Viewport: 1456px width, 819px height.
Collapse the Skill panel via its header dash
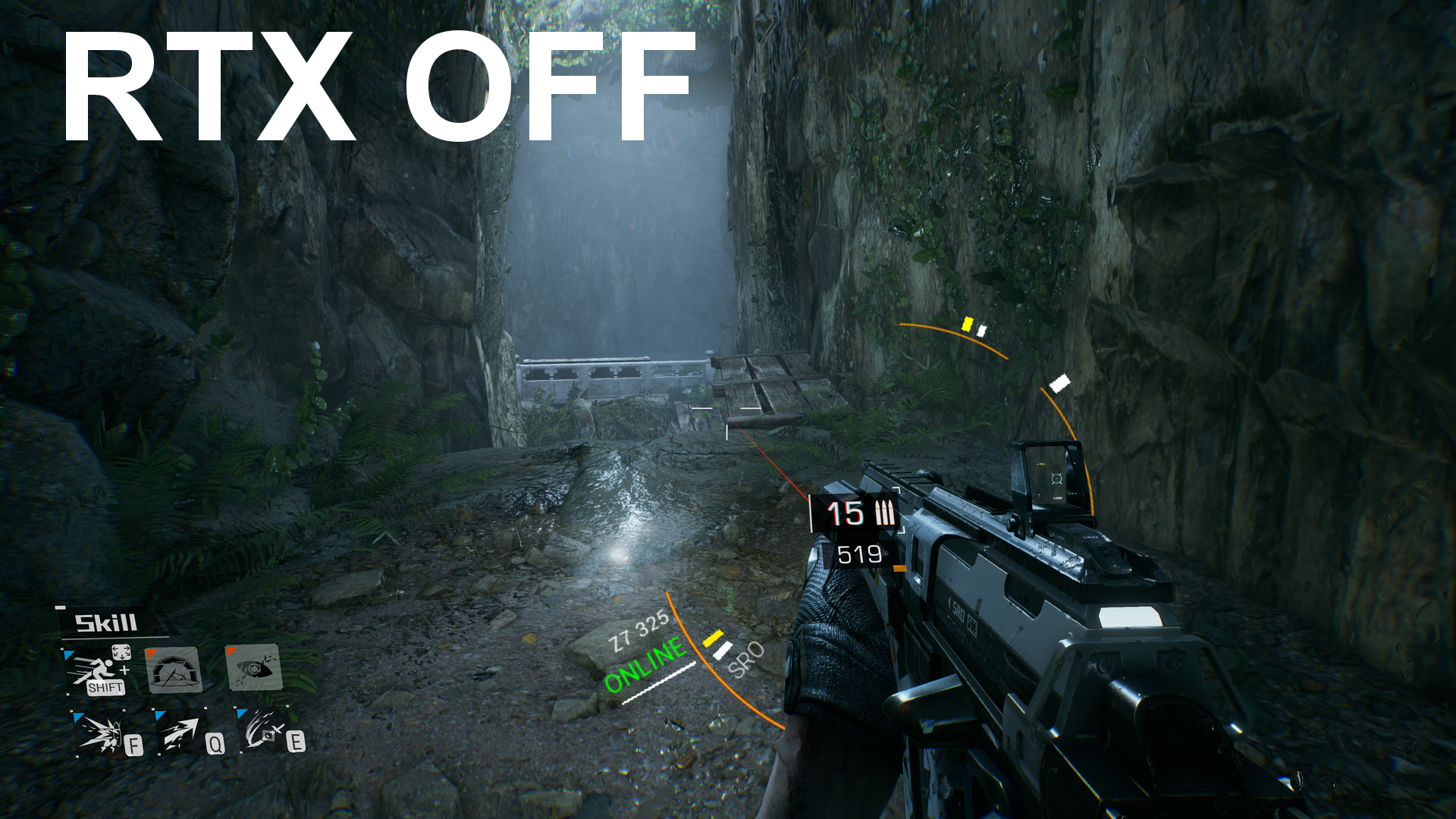tap(61, 608)
